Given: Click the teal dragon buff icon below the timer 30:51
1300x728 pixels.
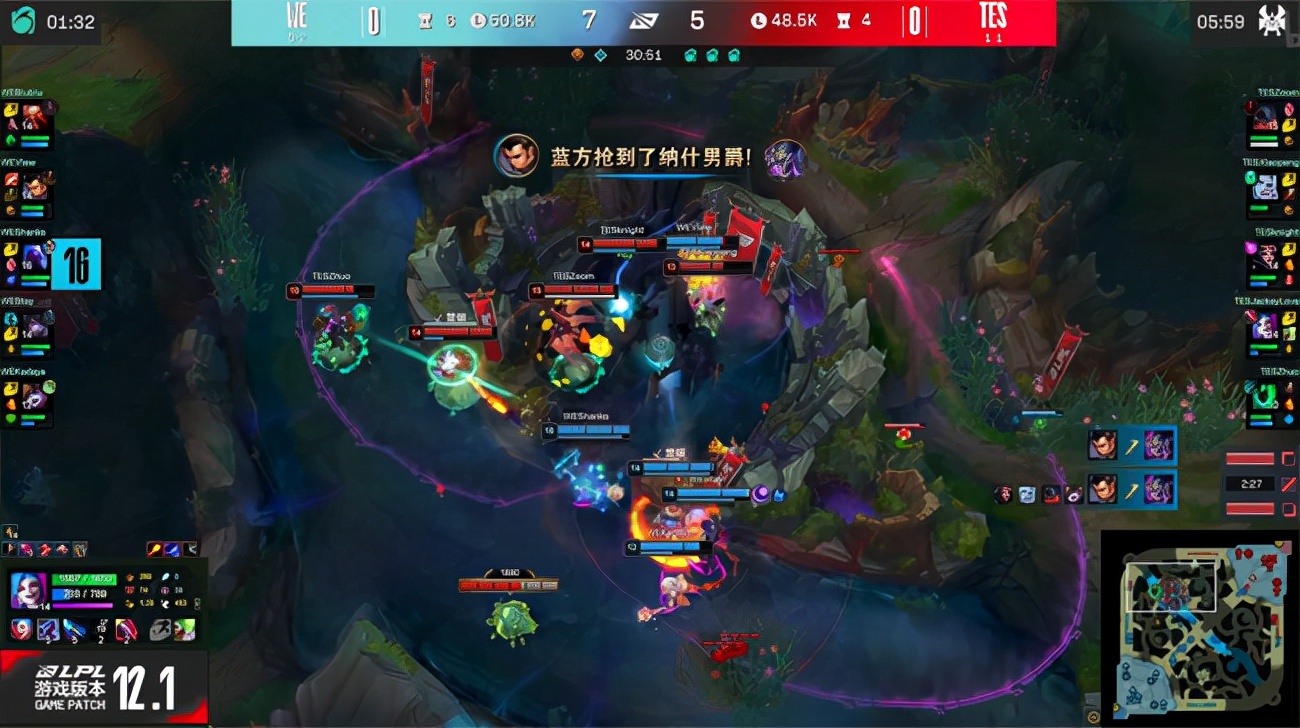Looking at the screenshot, I should [690, 56].
